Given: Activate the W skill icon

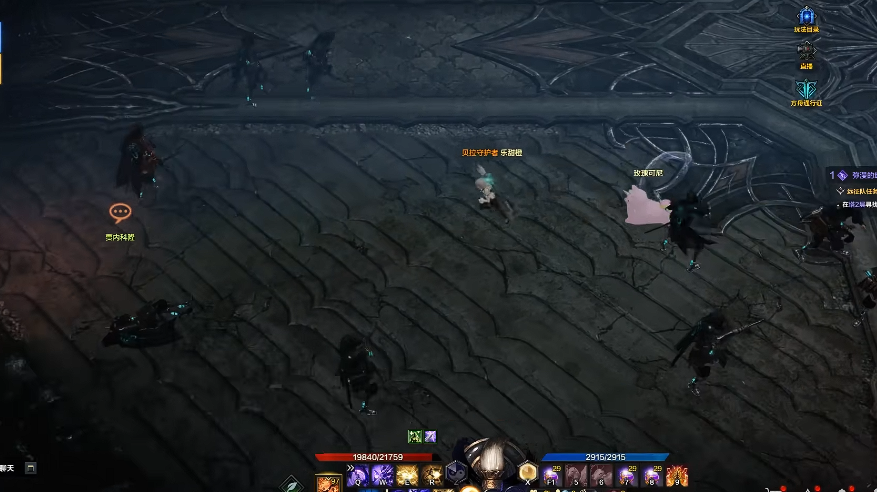Looking at the screenshot, I should tap(382, 476).
